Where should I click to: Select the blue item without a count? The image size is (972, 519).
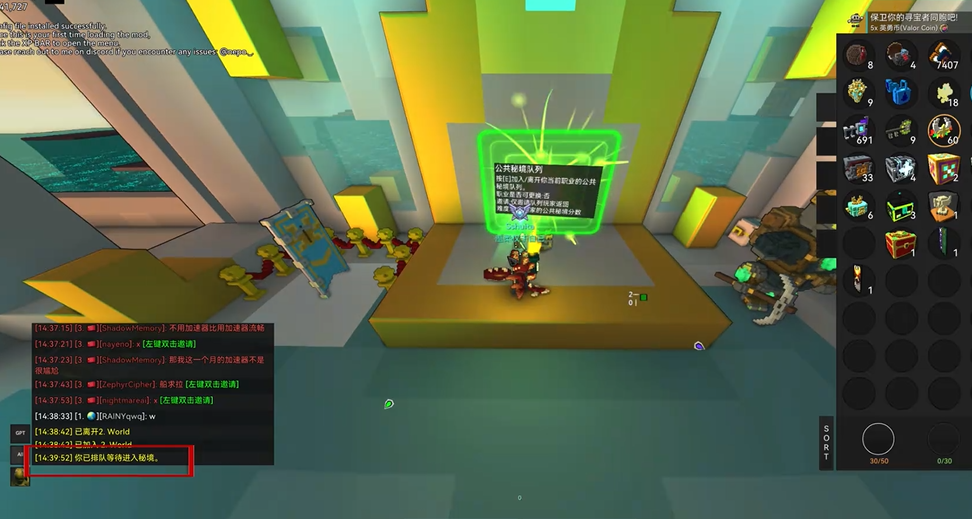tap(900, 93)
